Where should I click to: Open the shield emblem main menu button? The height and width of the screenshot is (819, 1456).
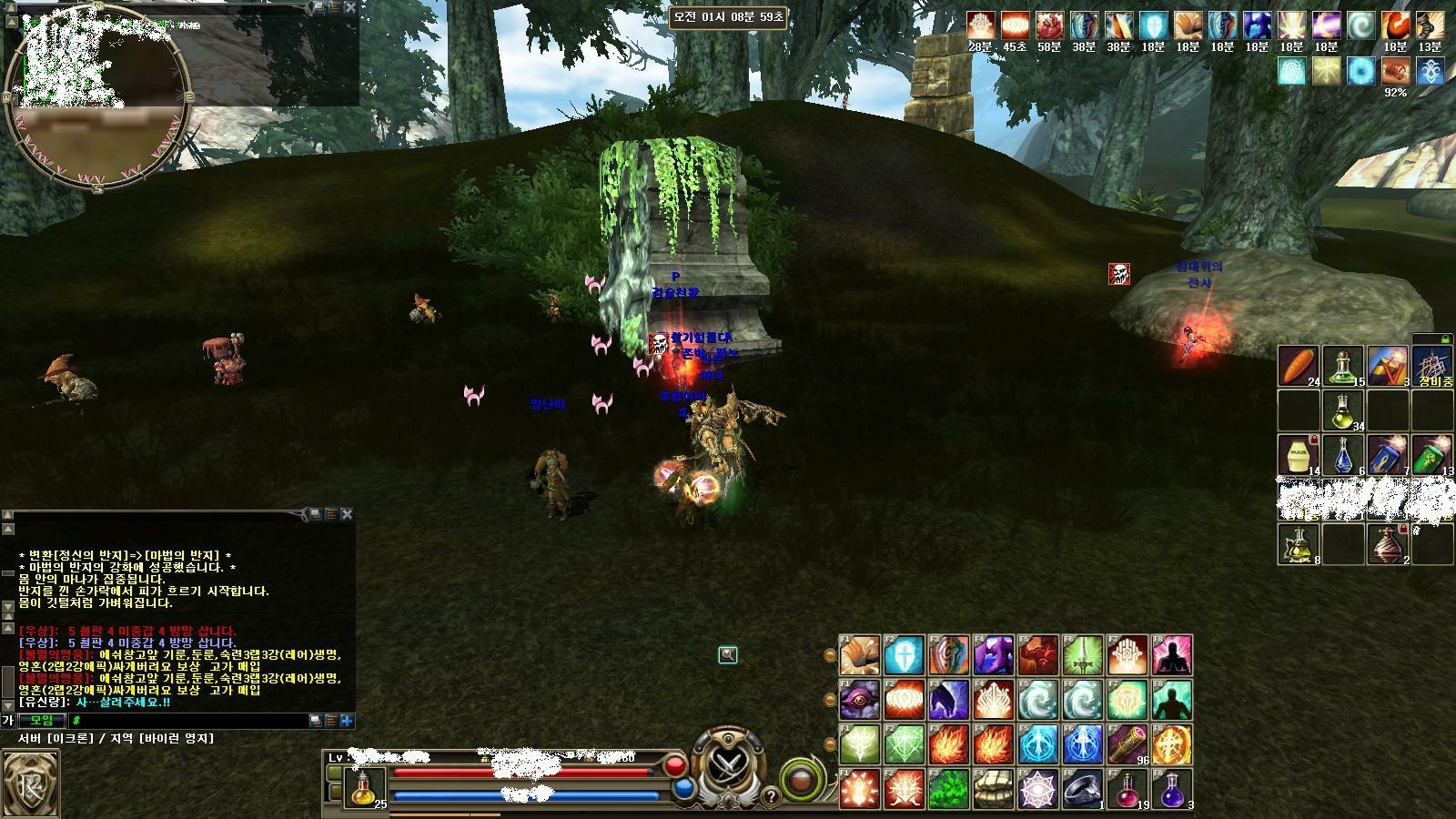[31, 783]
